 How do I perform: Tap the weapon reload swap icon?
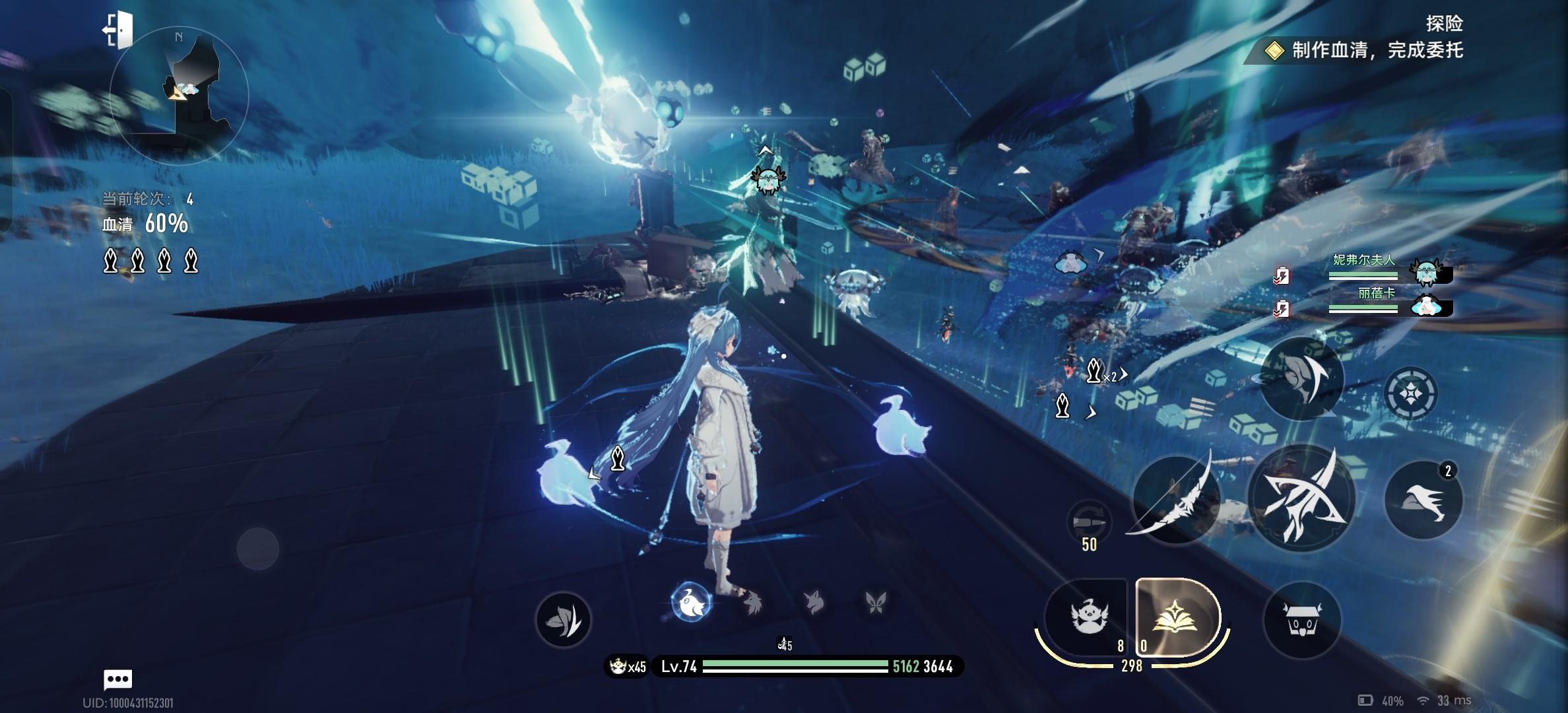click(x=1089, y=523)
